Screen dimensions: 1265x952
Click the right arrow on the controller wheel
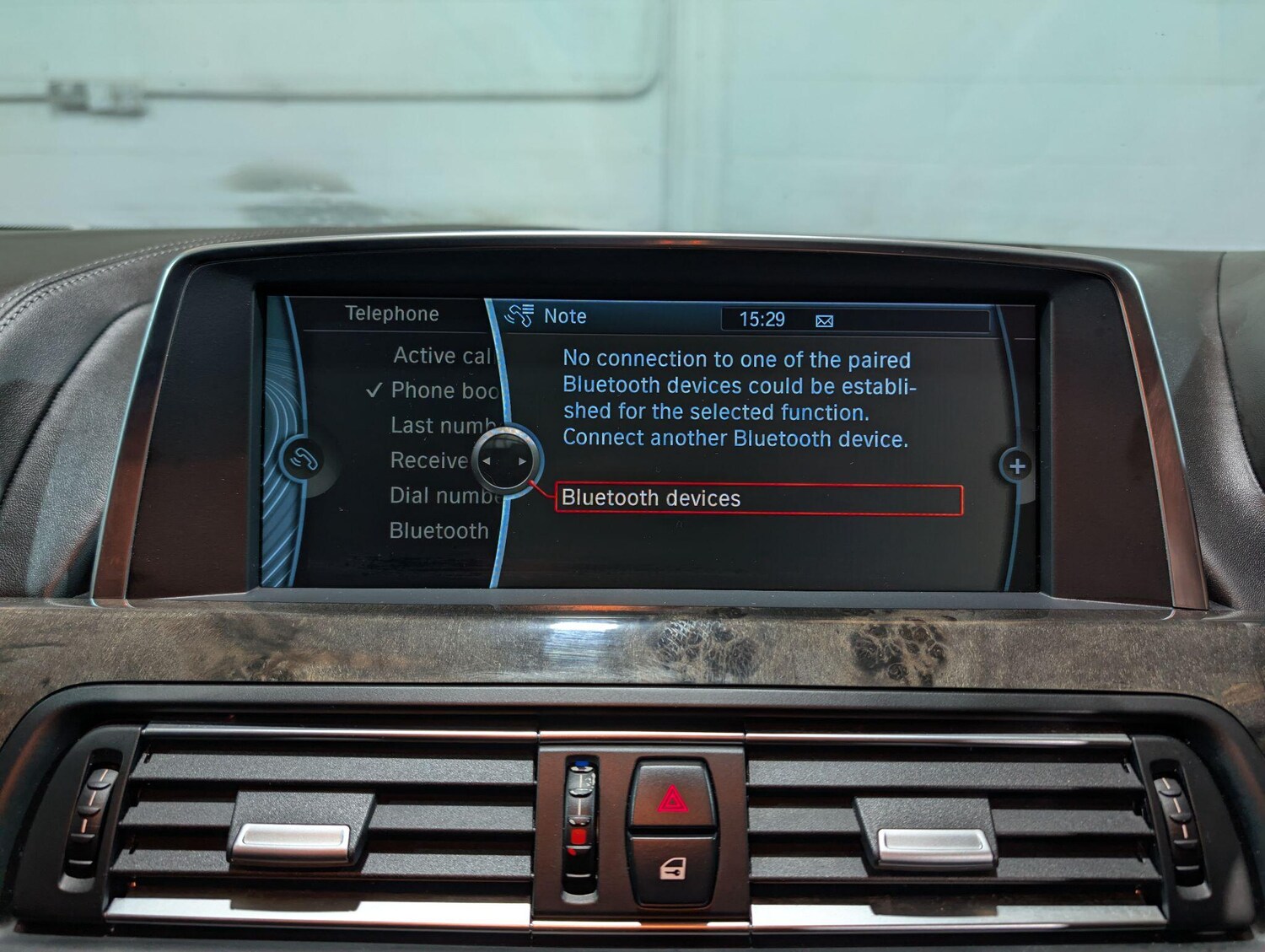click(523, 462)
